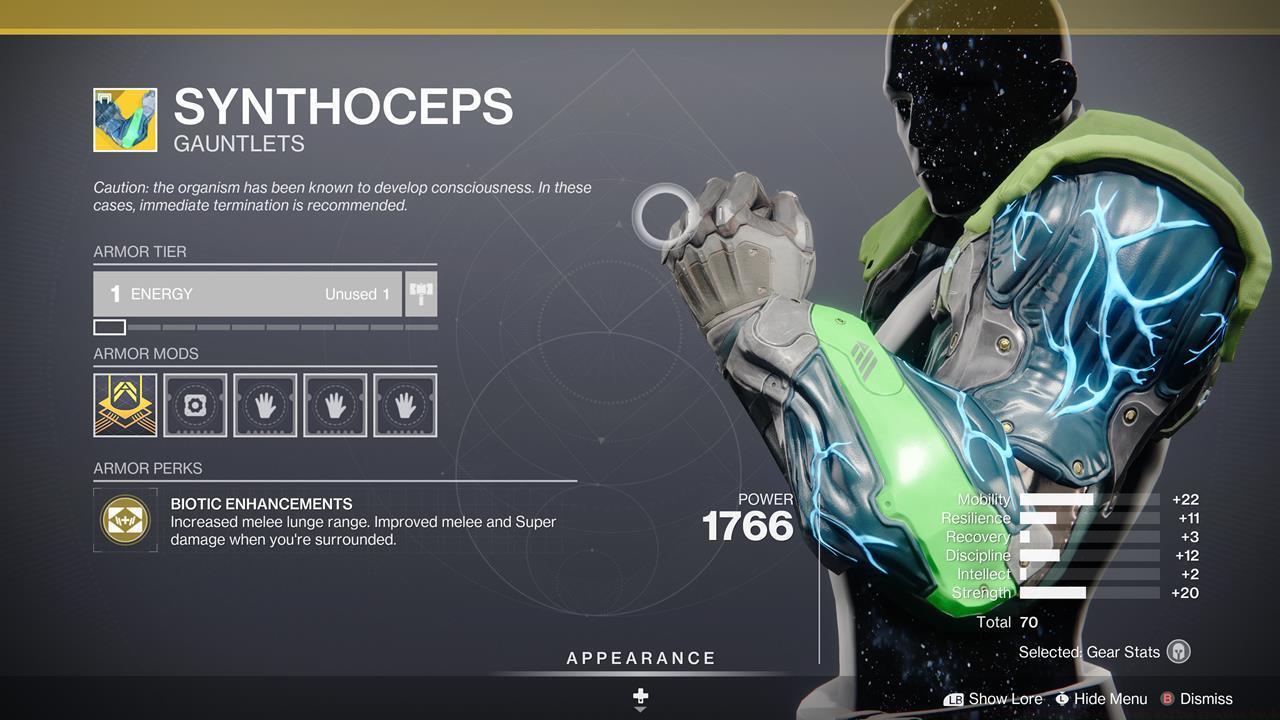The height and width of the screenshot is (720, 1280).
Task: Select the Synthoceps gauntlets item icon
Action: [x=125, y=119]
